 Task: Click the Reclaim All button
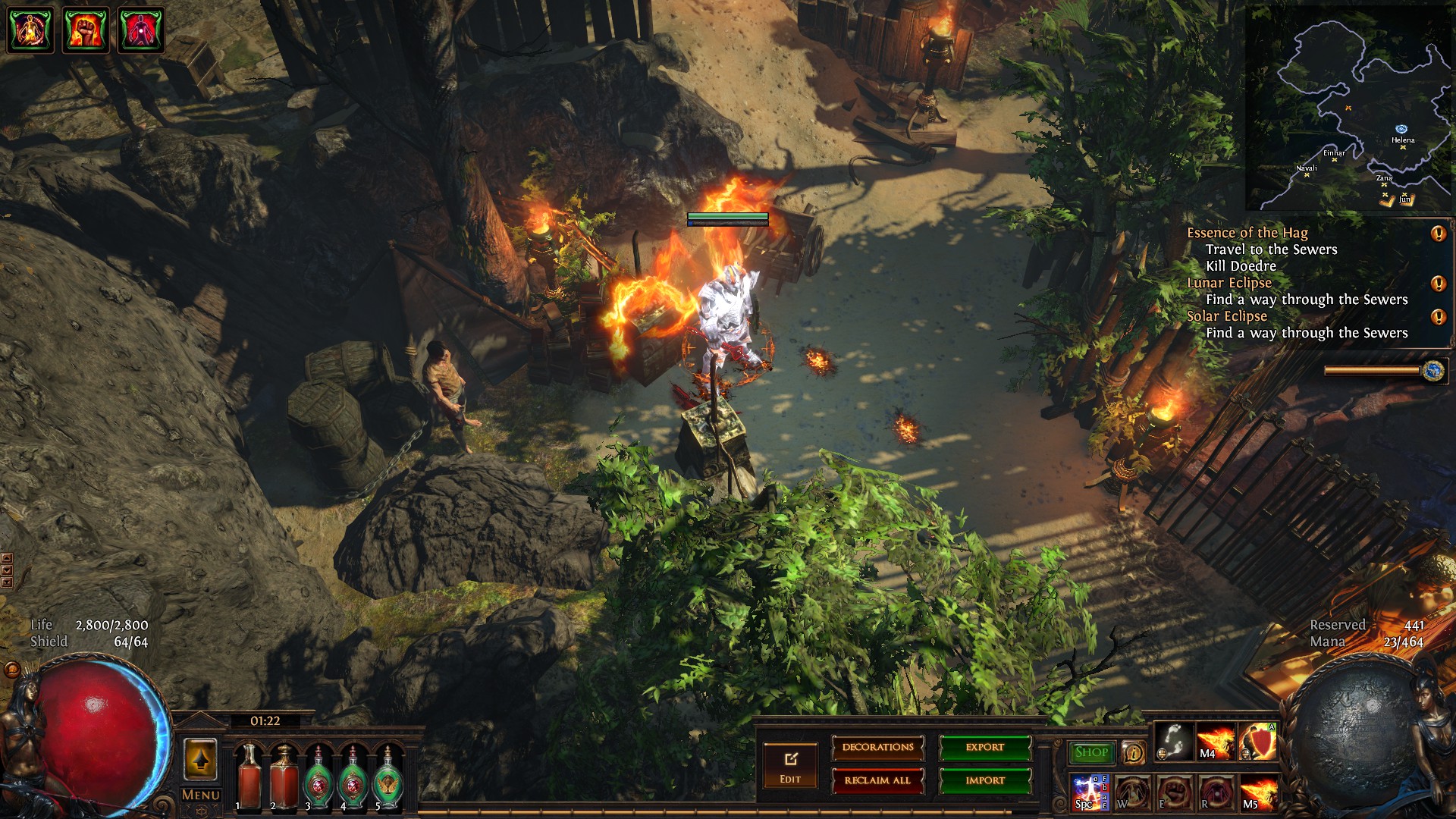877,780
